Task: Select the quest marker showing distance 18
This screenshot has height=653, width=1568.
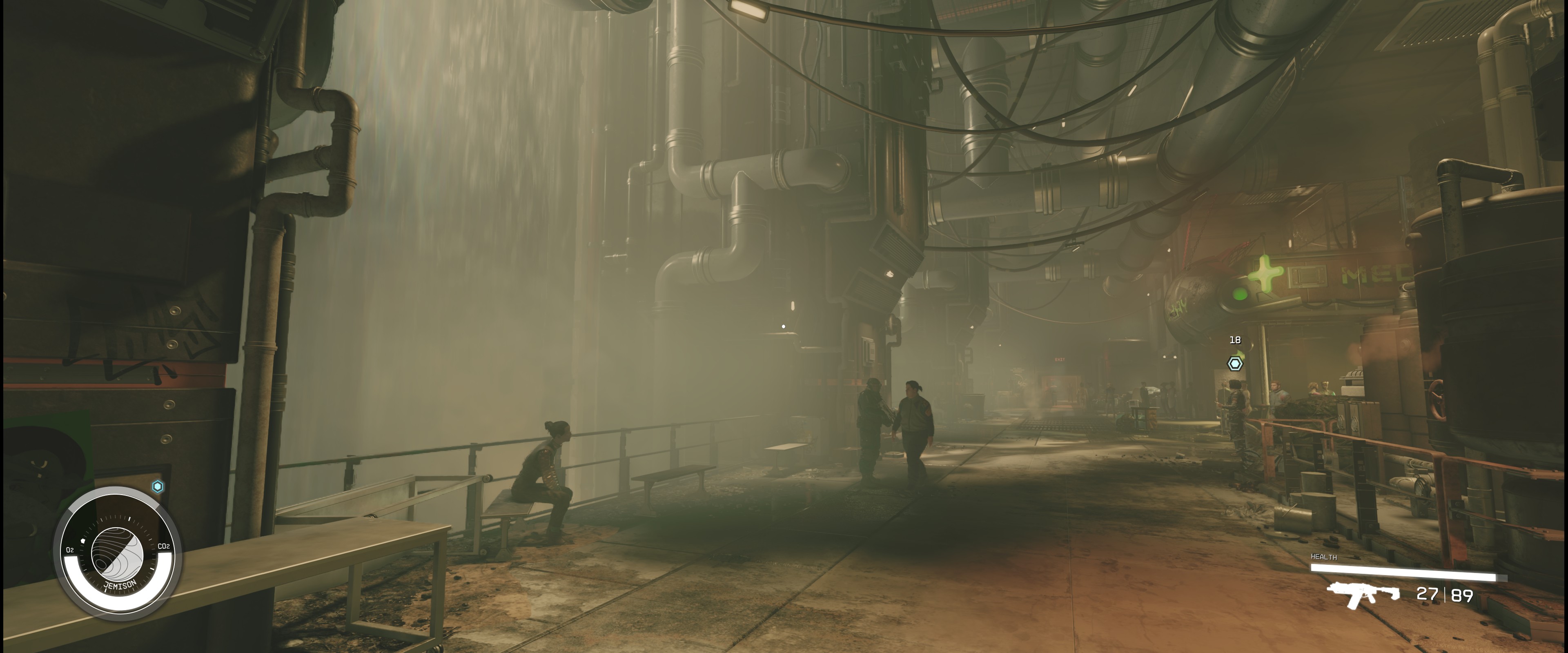Action: point(1234,364)
